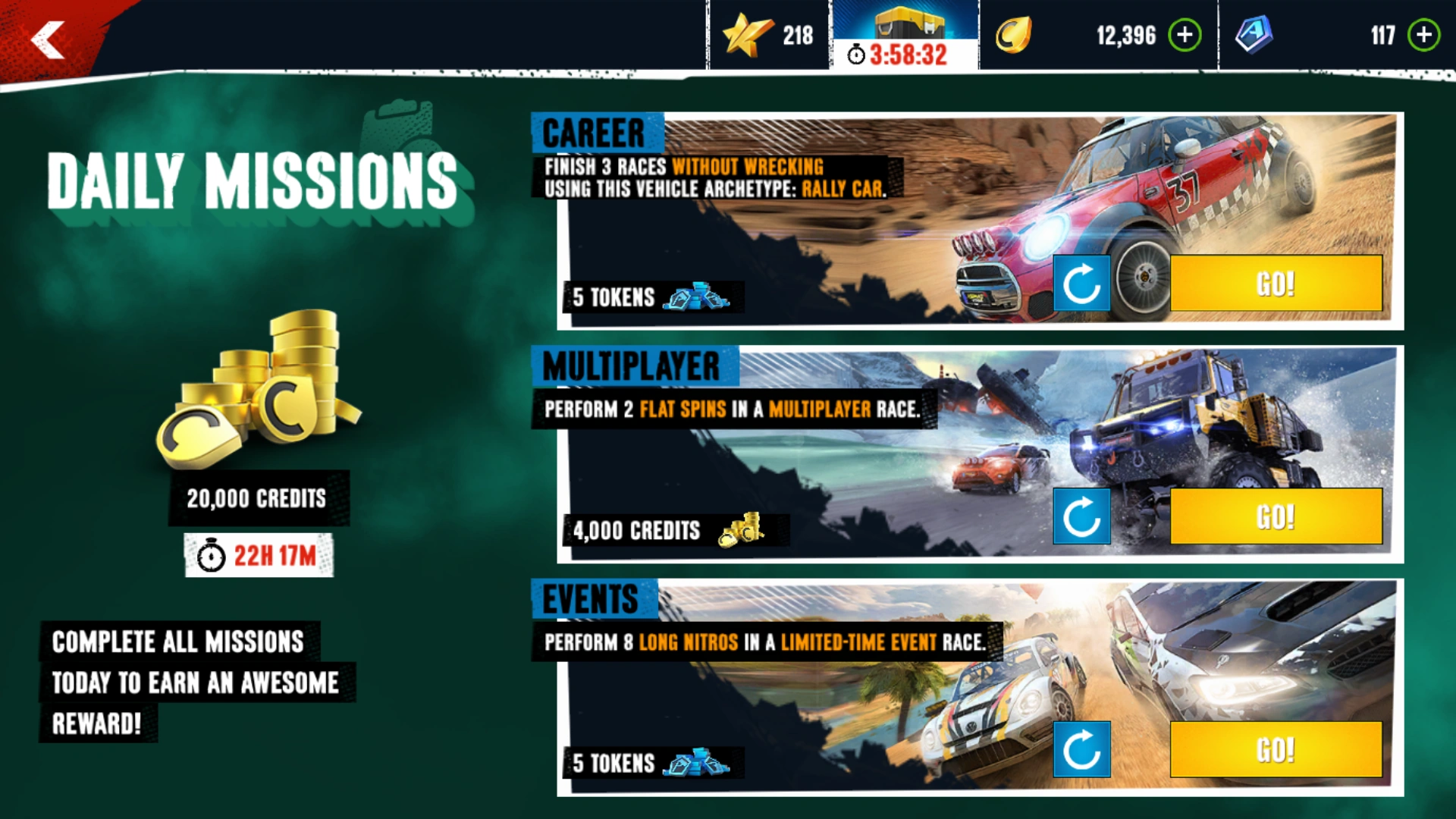The image size is (1456, 819).
Task: Click the 5 tokens reward icon on Career mission
Action: point(699,297)
